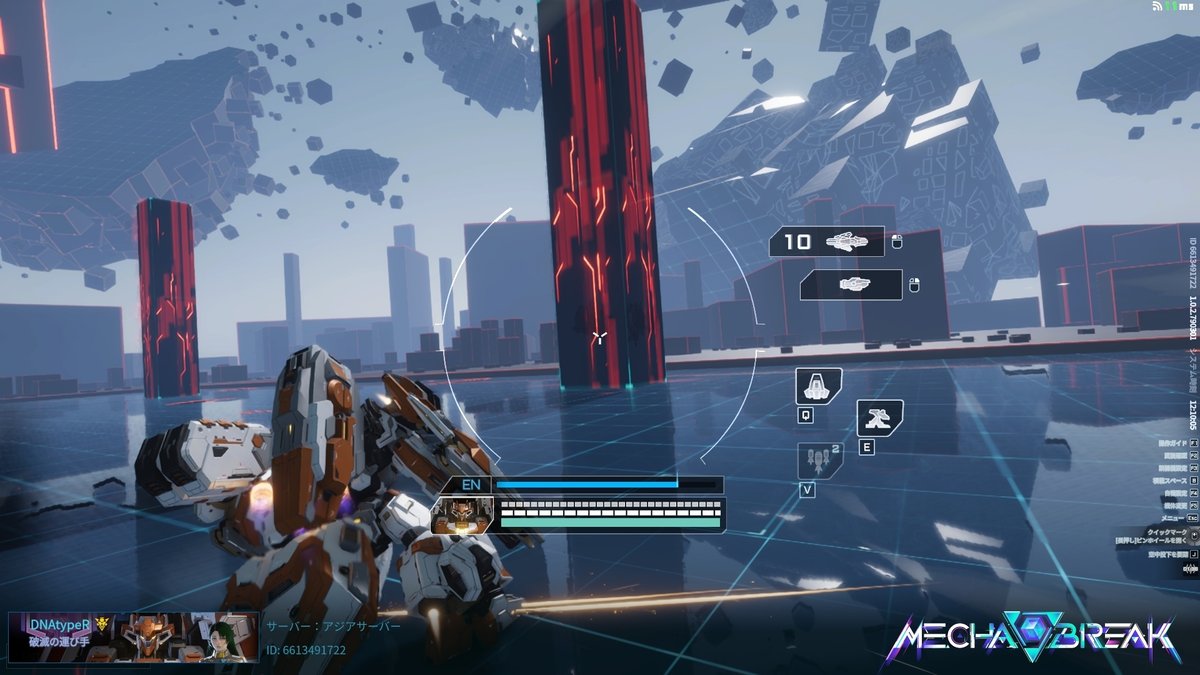Activate the turret-shaped ability icon
The image size is (1200, 675).
click(x=879, y=418)
